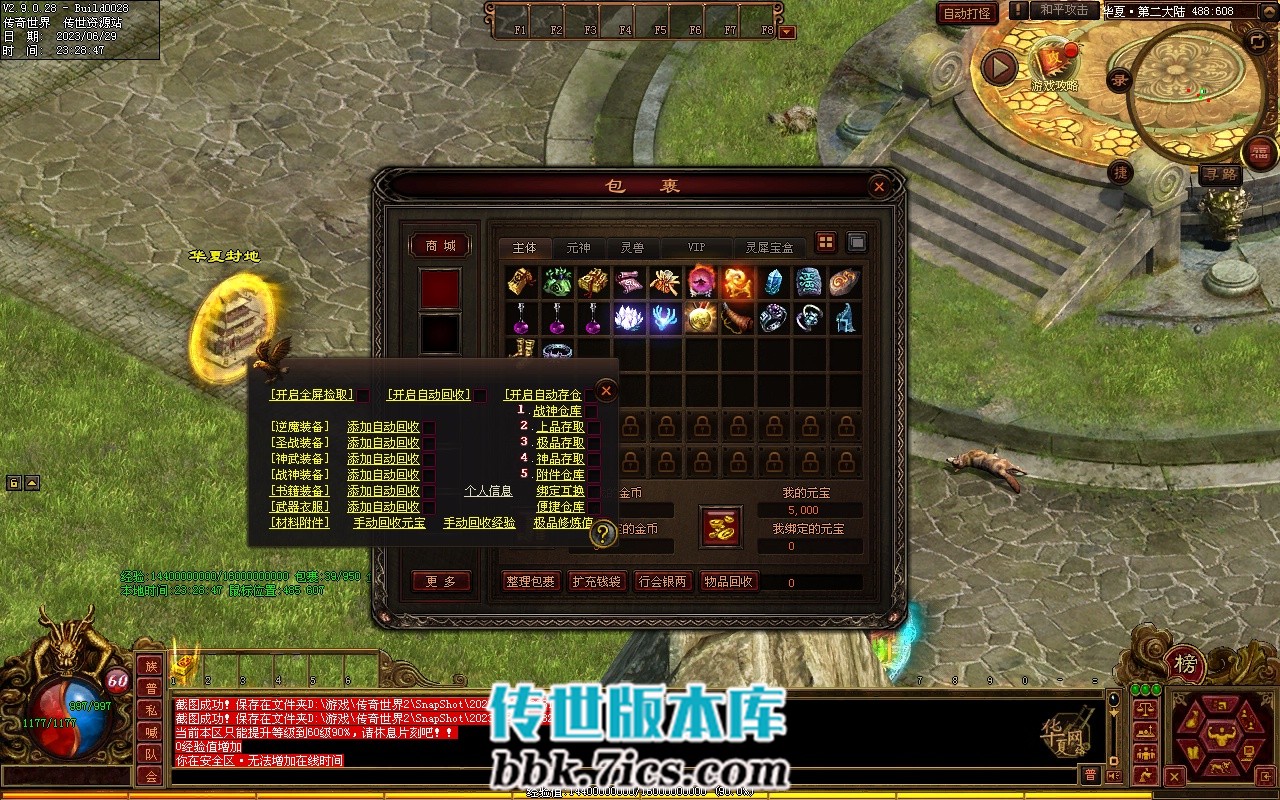
Task: Choose the 扩充钱袋 button
Action: coord(597,581)
